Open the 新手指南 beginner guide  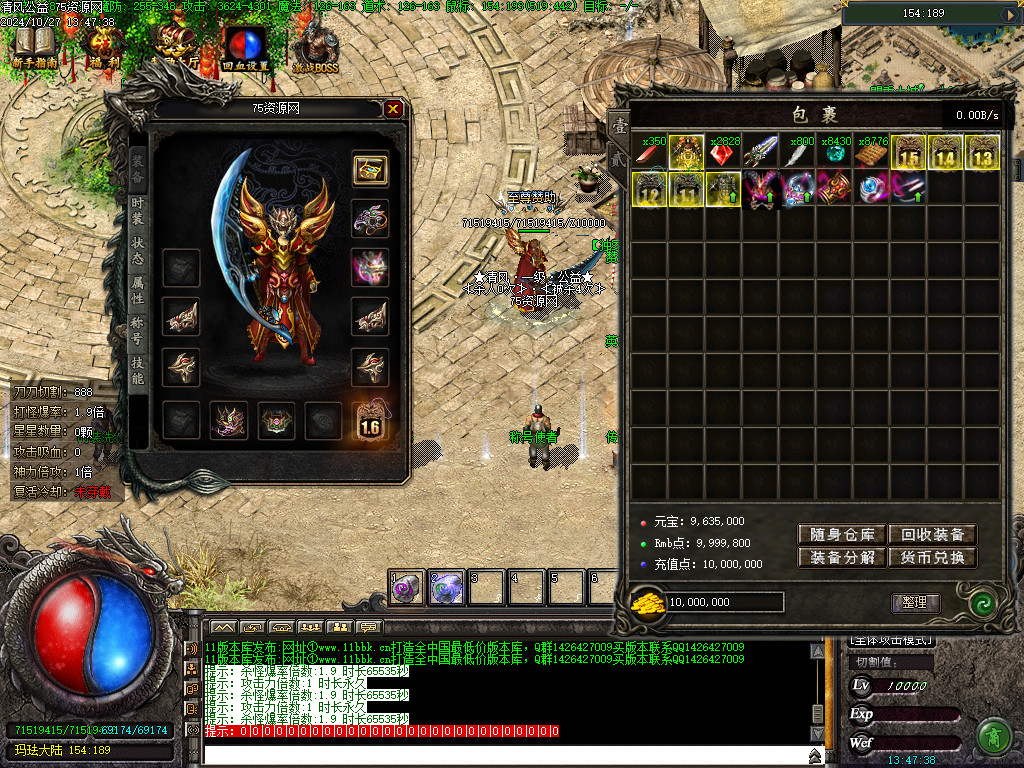34,48
